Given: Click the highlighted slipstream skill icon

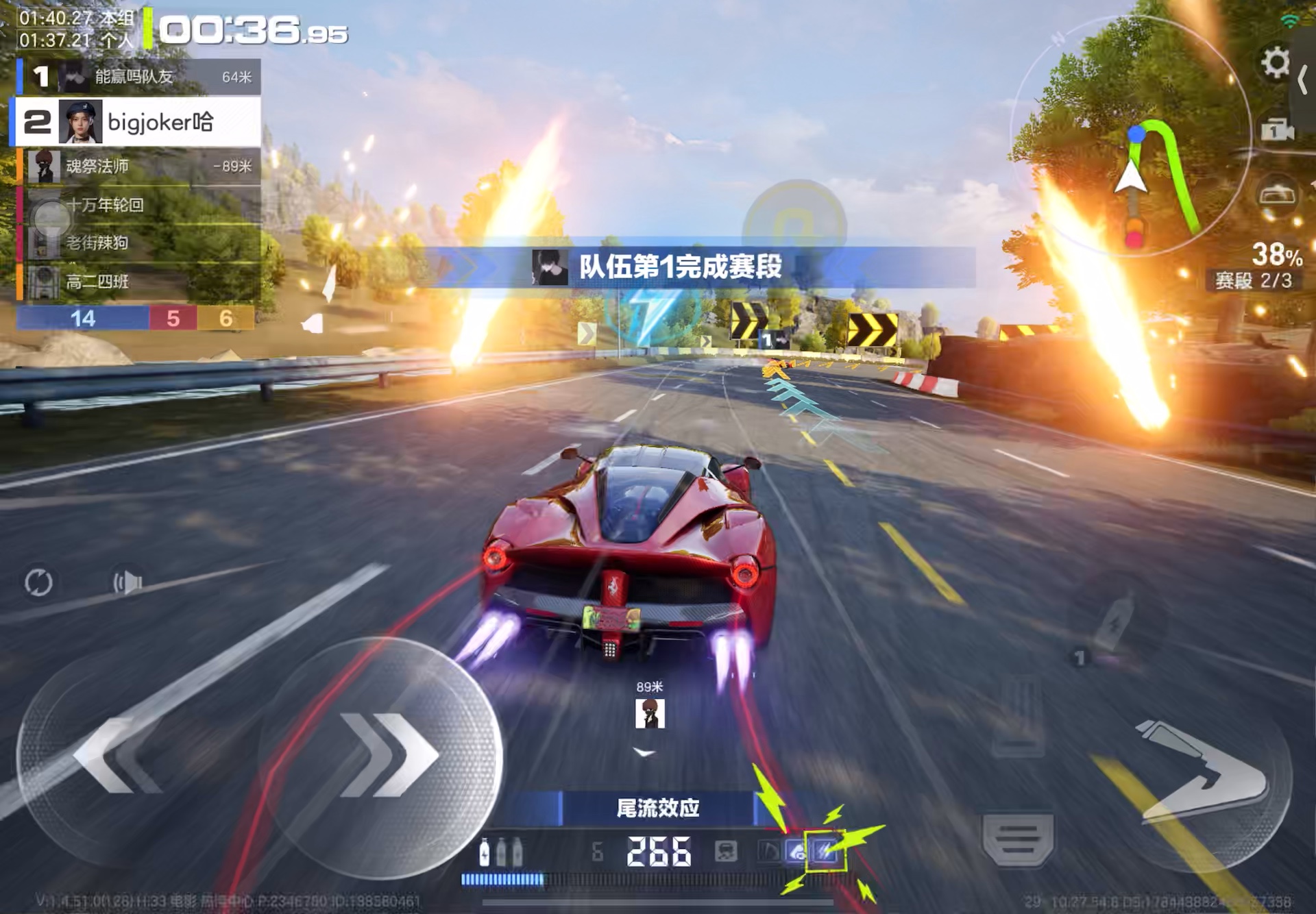Looking at the screenshot, I should coord(825,851).
